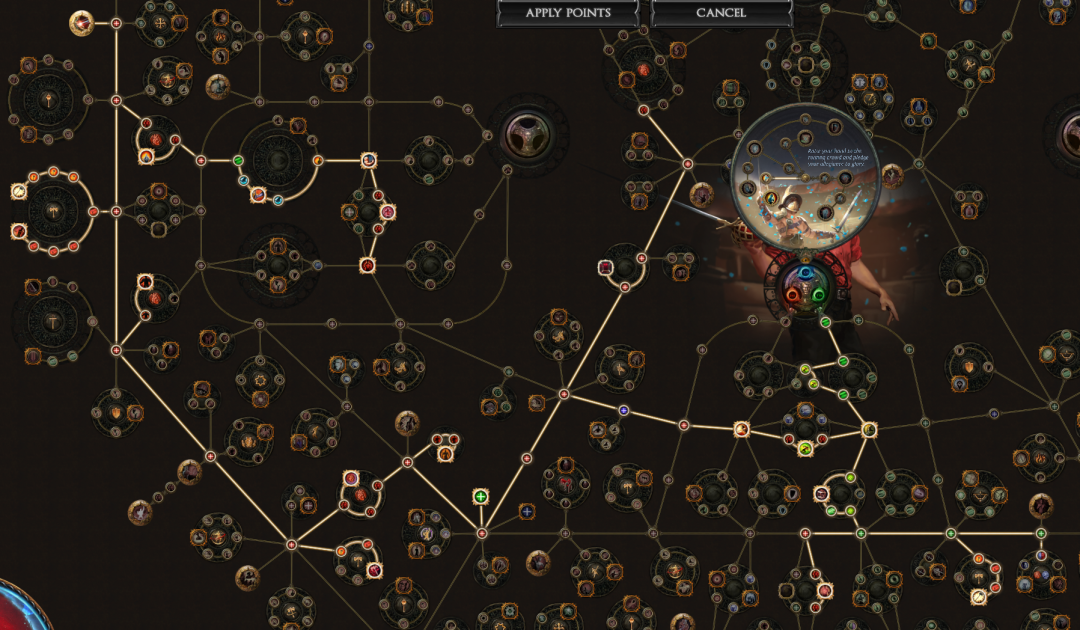
Task: Apply the allocated passive points
Action: [x=567, y=13]
